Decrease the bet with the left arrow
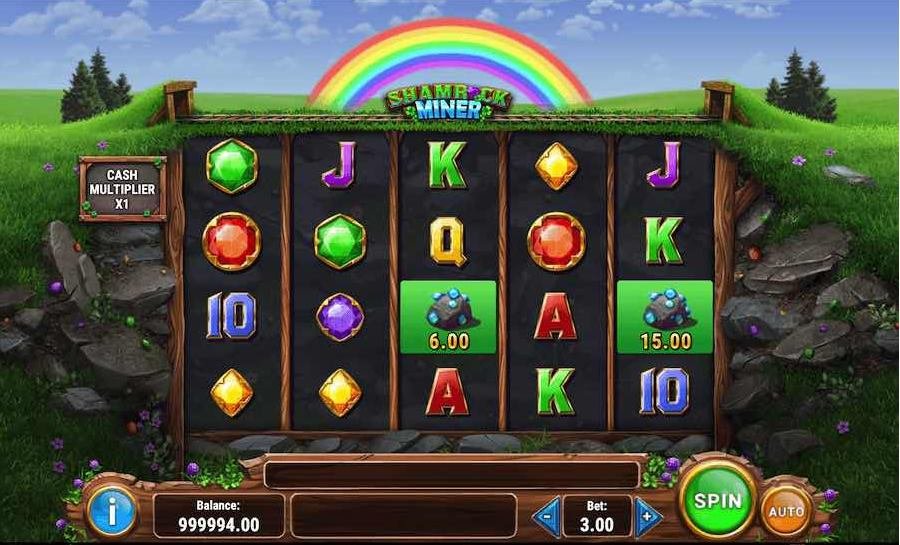 (546, 517)
